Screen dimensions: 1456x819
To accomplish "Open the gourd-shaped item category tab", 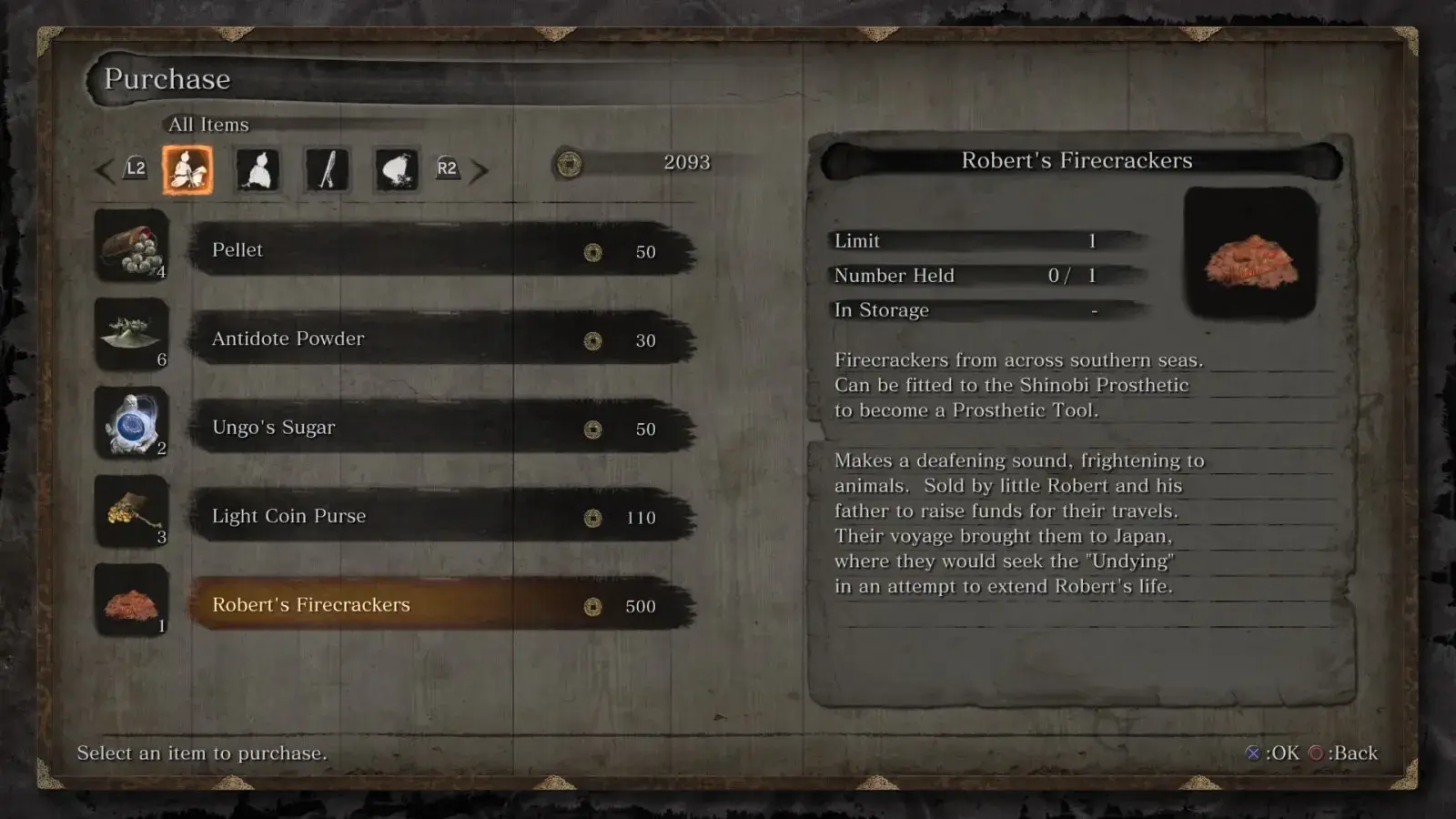I will tap(258, 169).
